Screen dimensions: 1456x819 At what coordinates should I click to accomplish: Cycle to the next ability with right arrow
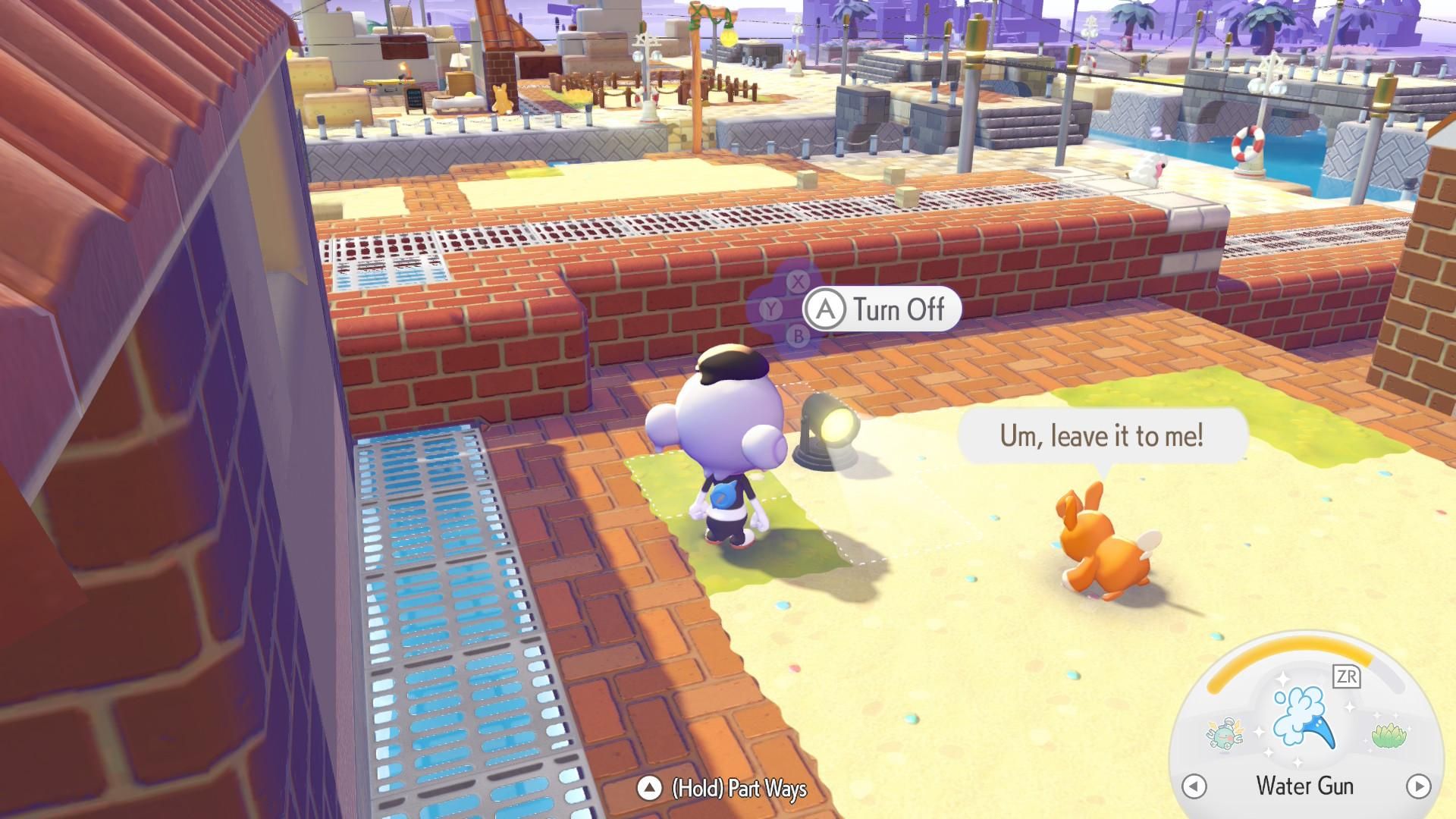point(1418,786)
